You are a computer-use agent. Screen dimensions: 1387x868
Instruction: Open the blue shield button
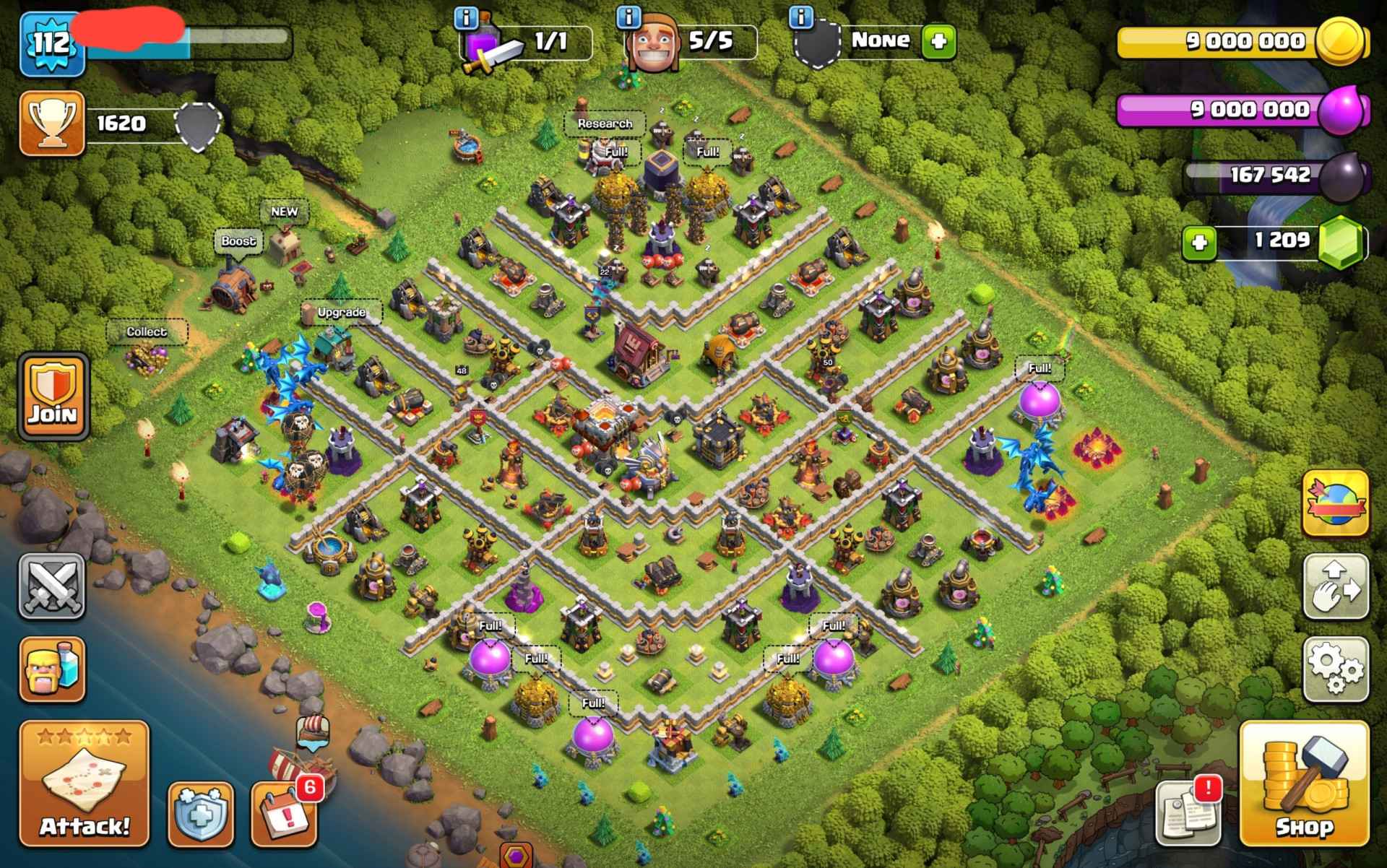pyautogui.click(x=201, y=813)
